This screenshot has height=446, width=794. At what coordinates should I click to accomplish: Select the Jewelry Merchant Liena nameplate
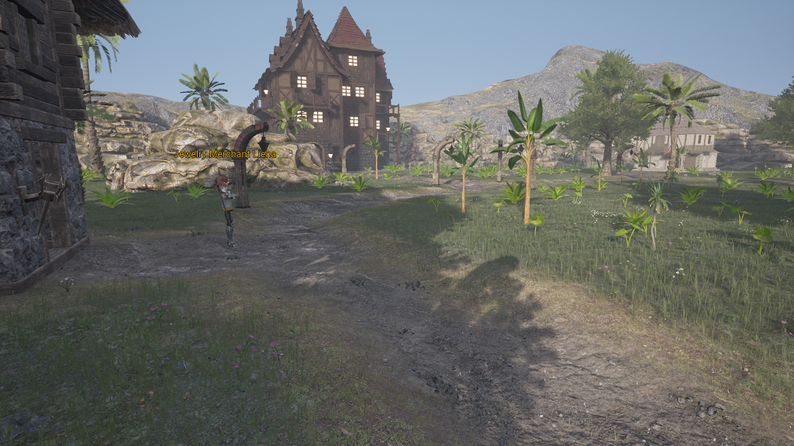227,154
